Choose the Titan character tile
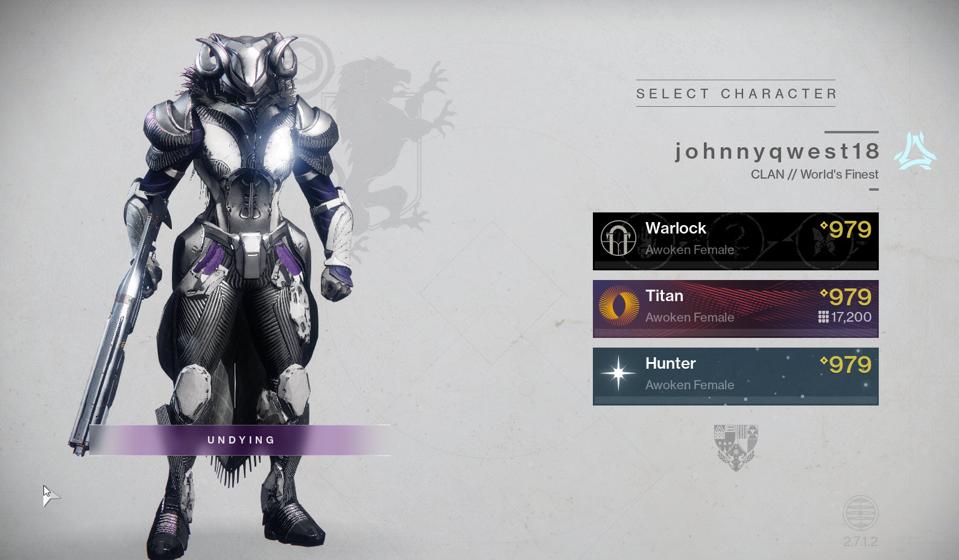Viewport: 959px width, 560px height. click(x=735, y=308)
